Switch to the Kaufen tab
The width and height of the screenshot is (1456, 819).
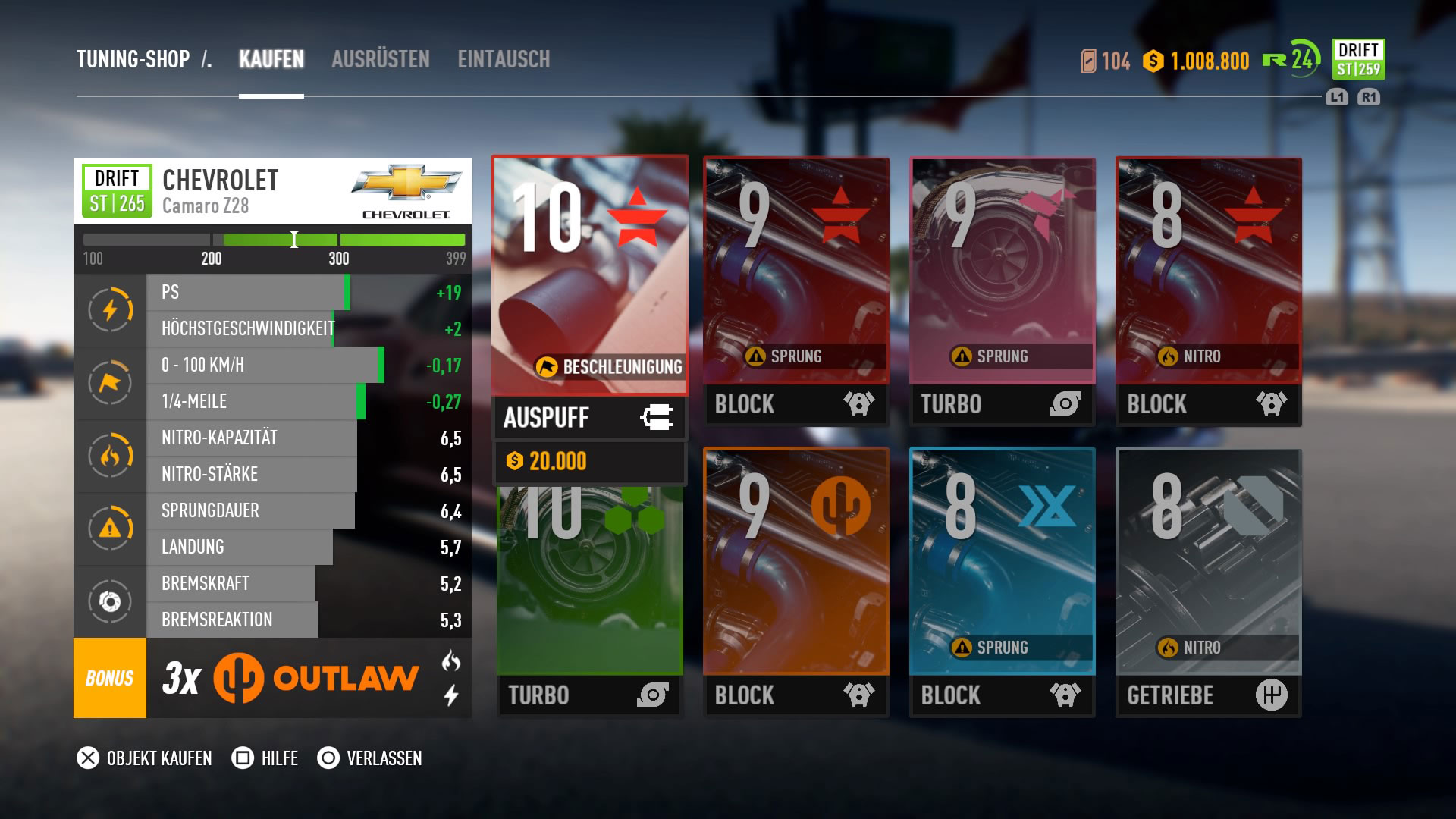(271, 60)
